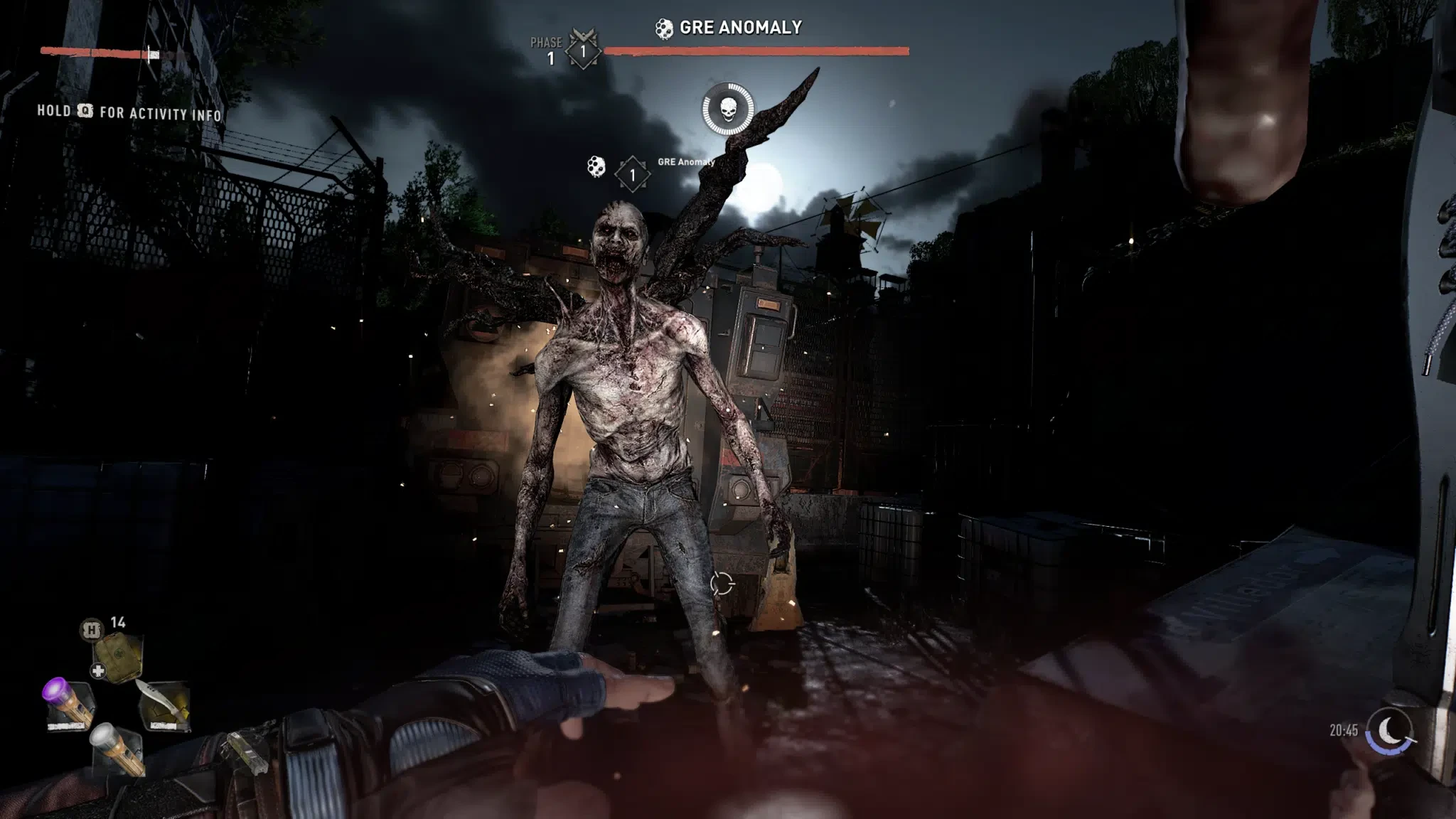This screenshot has width=1456, height=819.
Task: Click the GRE Anomaly skull icon in the title
Action: click(664, 30)
